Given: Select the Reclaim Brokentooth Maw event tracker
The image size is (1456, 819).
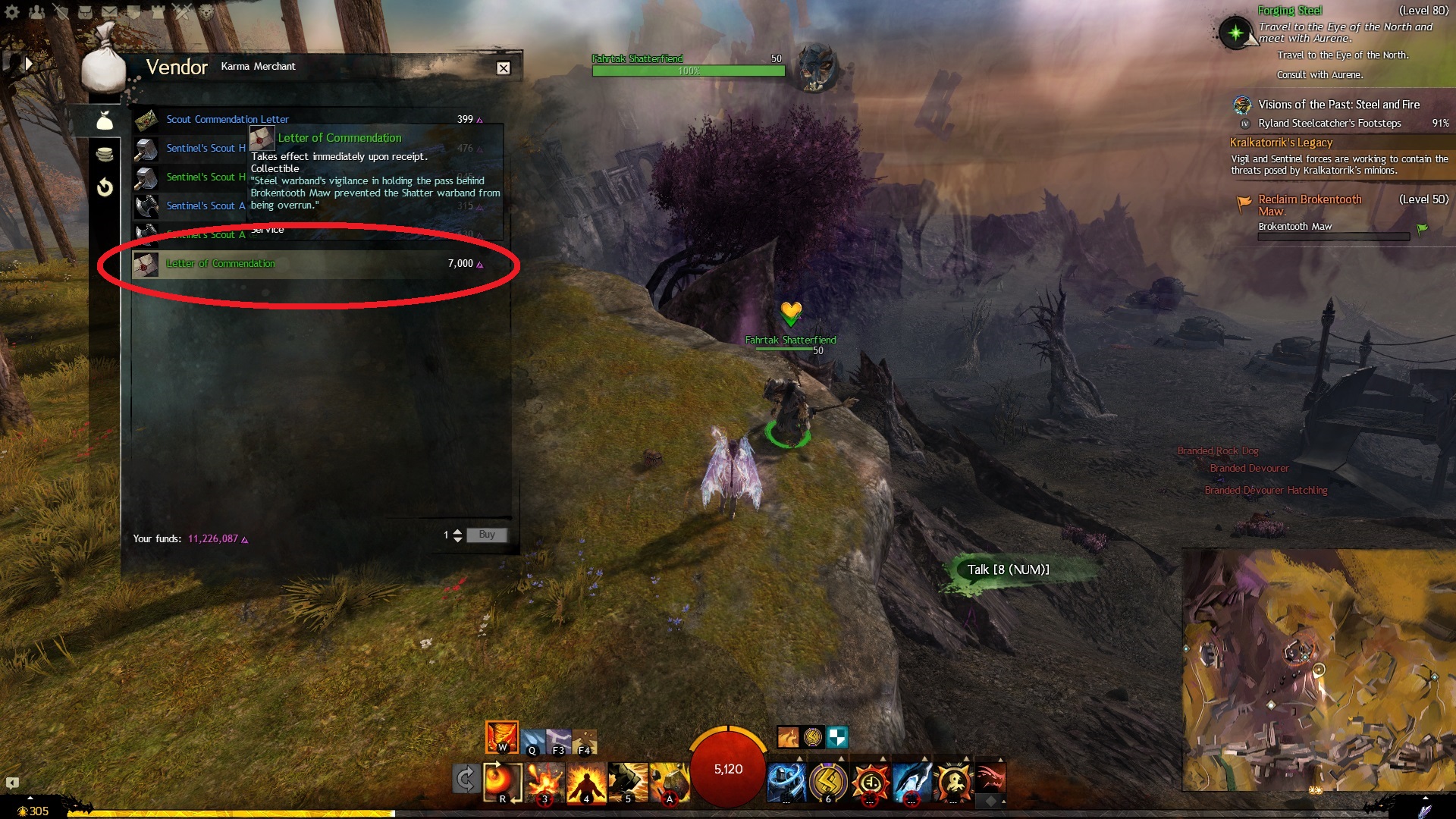Looking at the screenshot, I should tap(1310, 199).
